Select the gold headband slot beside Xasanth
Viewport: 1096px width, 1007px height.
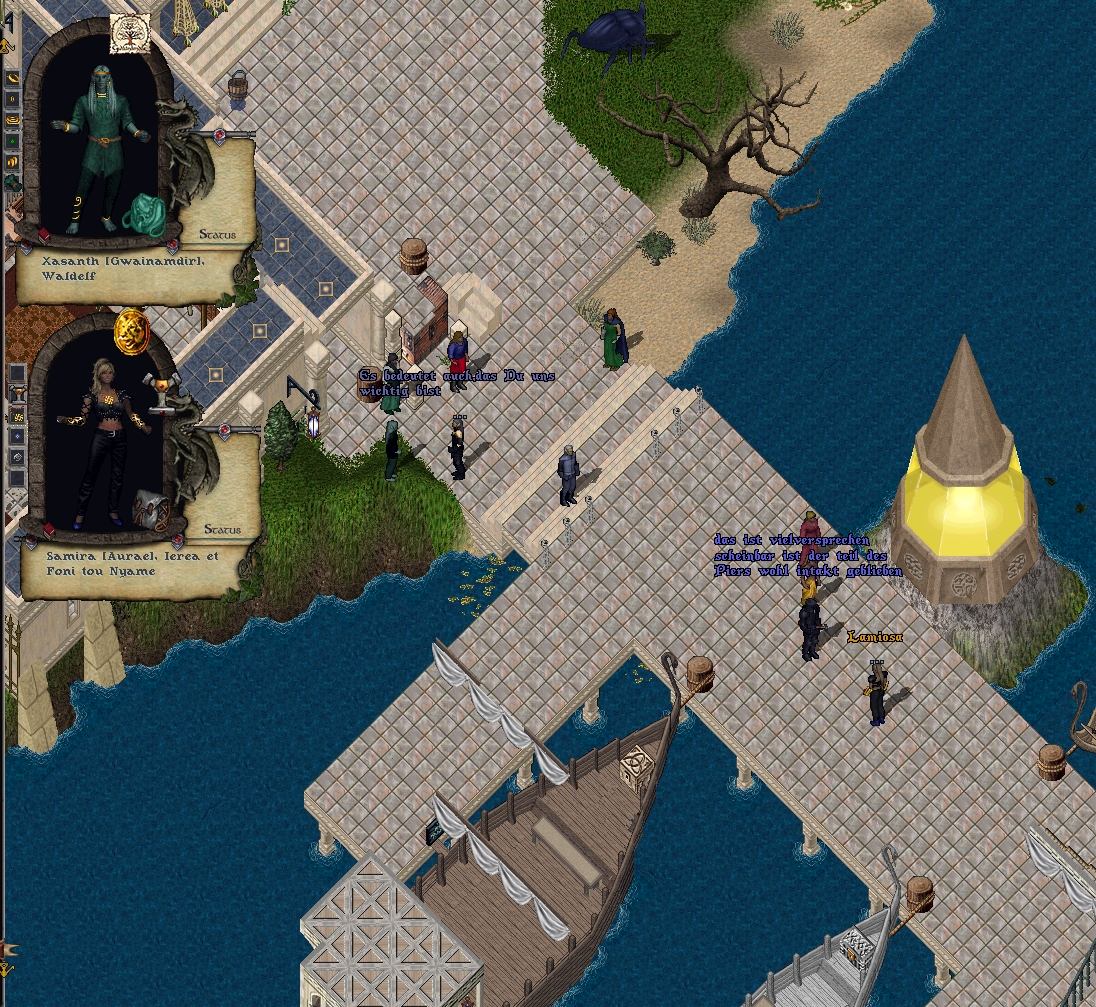click(x=13, y=78)
